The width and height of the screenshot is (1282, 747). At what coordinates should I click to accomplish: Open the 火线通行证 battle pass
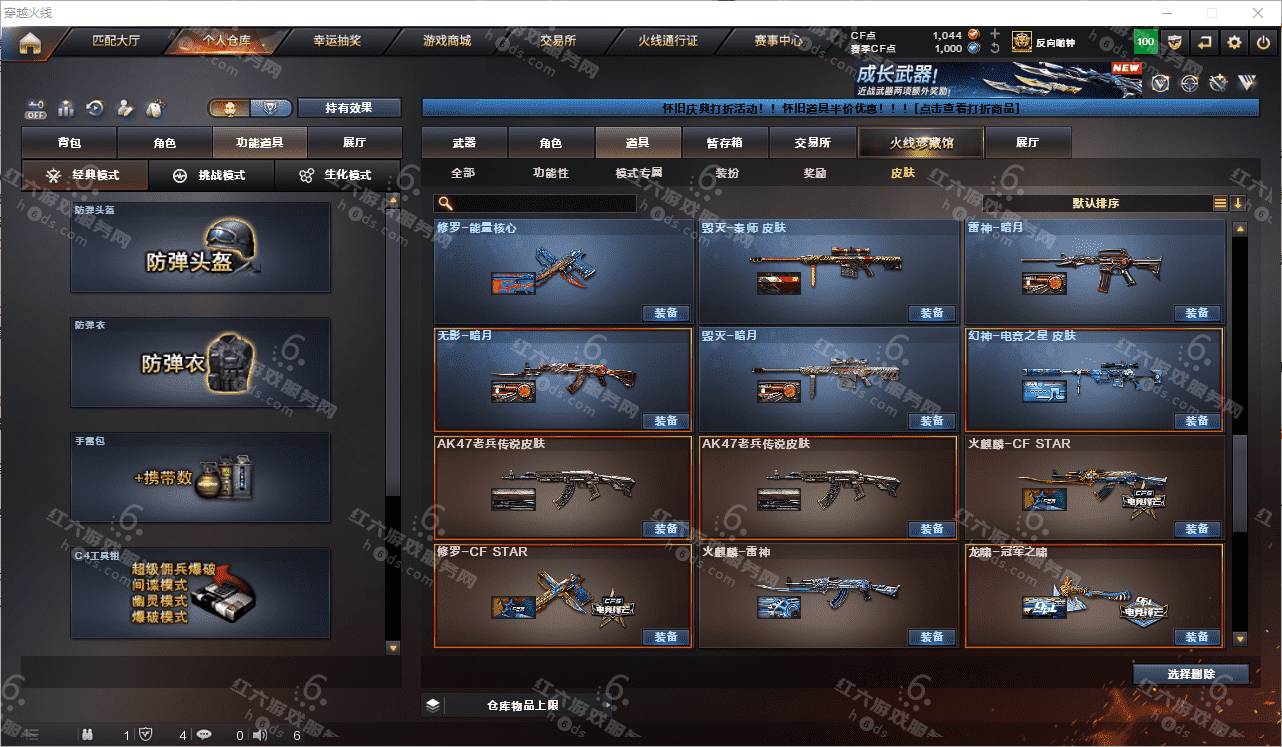click(x=668, y=42)
